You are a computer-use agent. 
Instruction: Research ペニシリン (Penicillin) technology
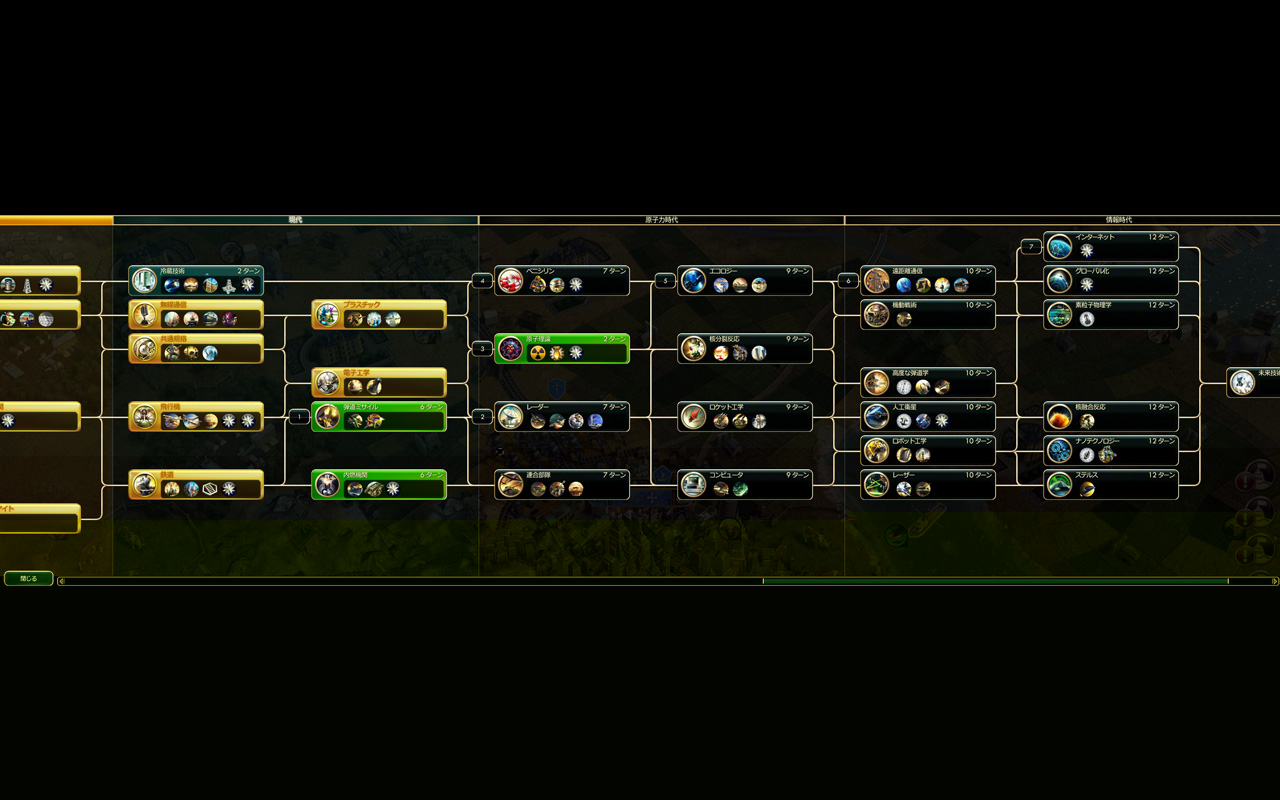point(562,280)
